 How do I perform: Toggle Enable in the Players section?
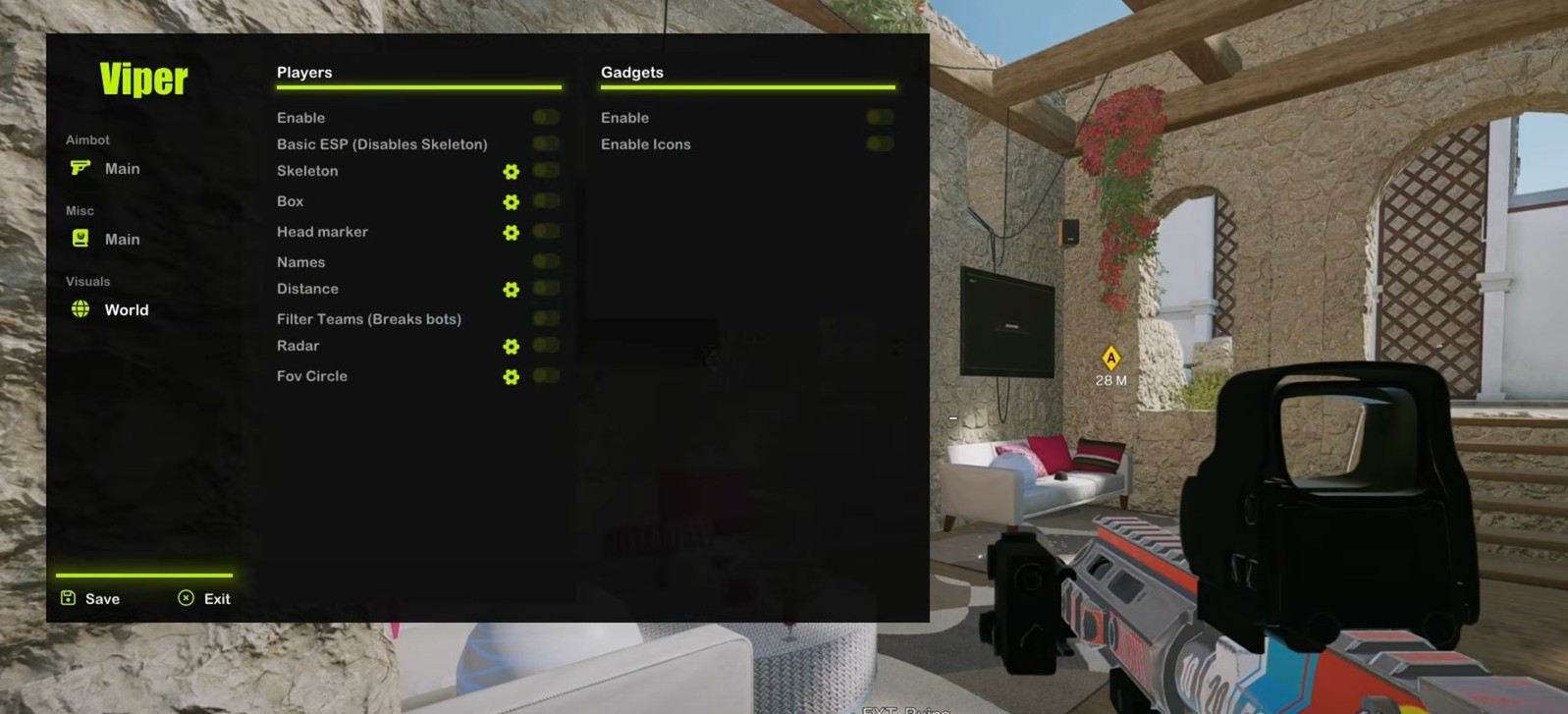point(546,118)
